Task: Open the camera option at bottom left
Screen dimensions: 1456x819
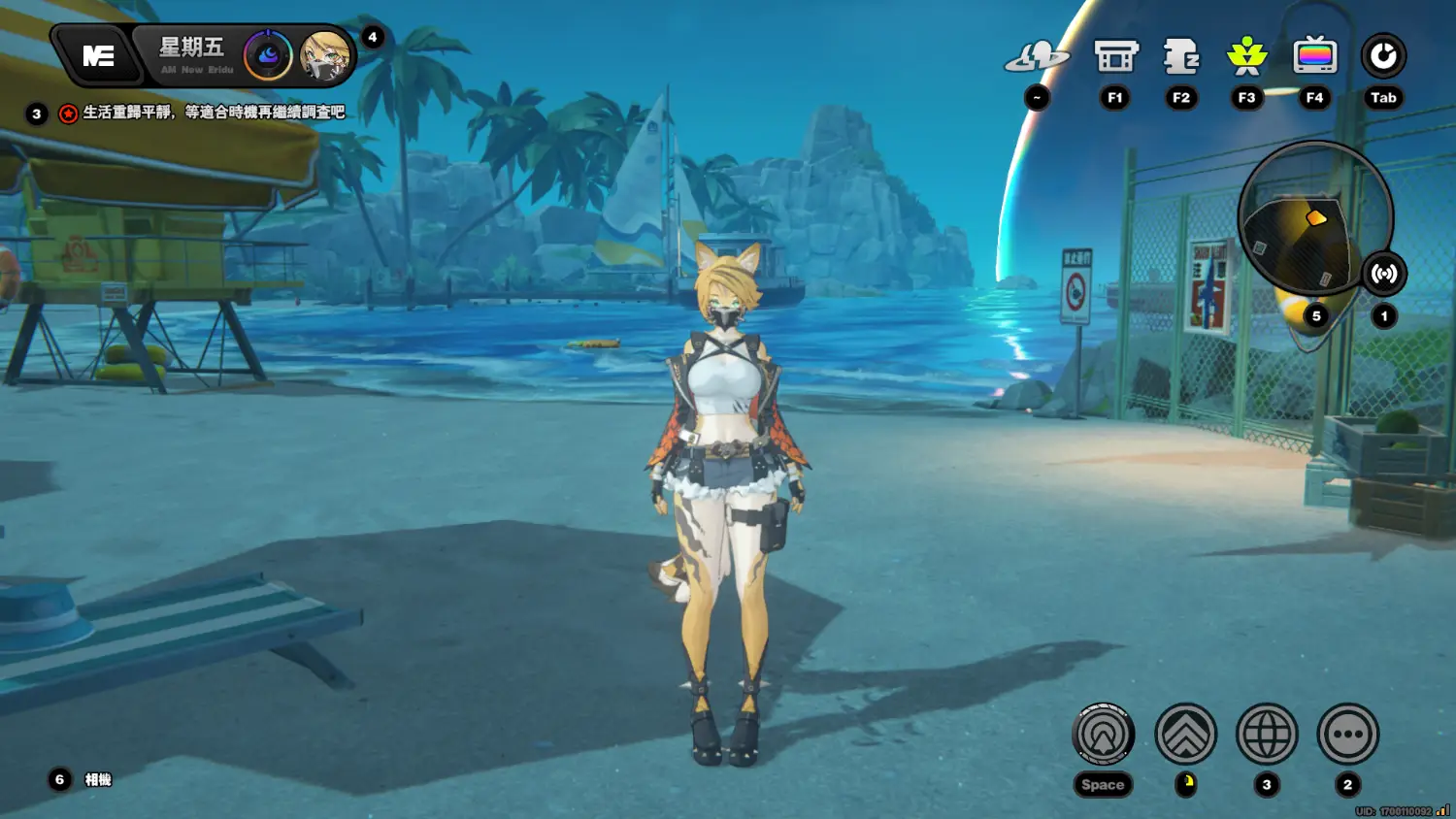Action: [x=97, y=779]
